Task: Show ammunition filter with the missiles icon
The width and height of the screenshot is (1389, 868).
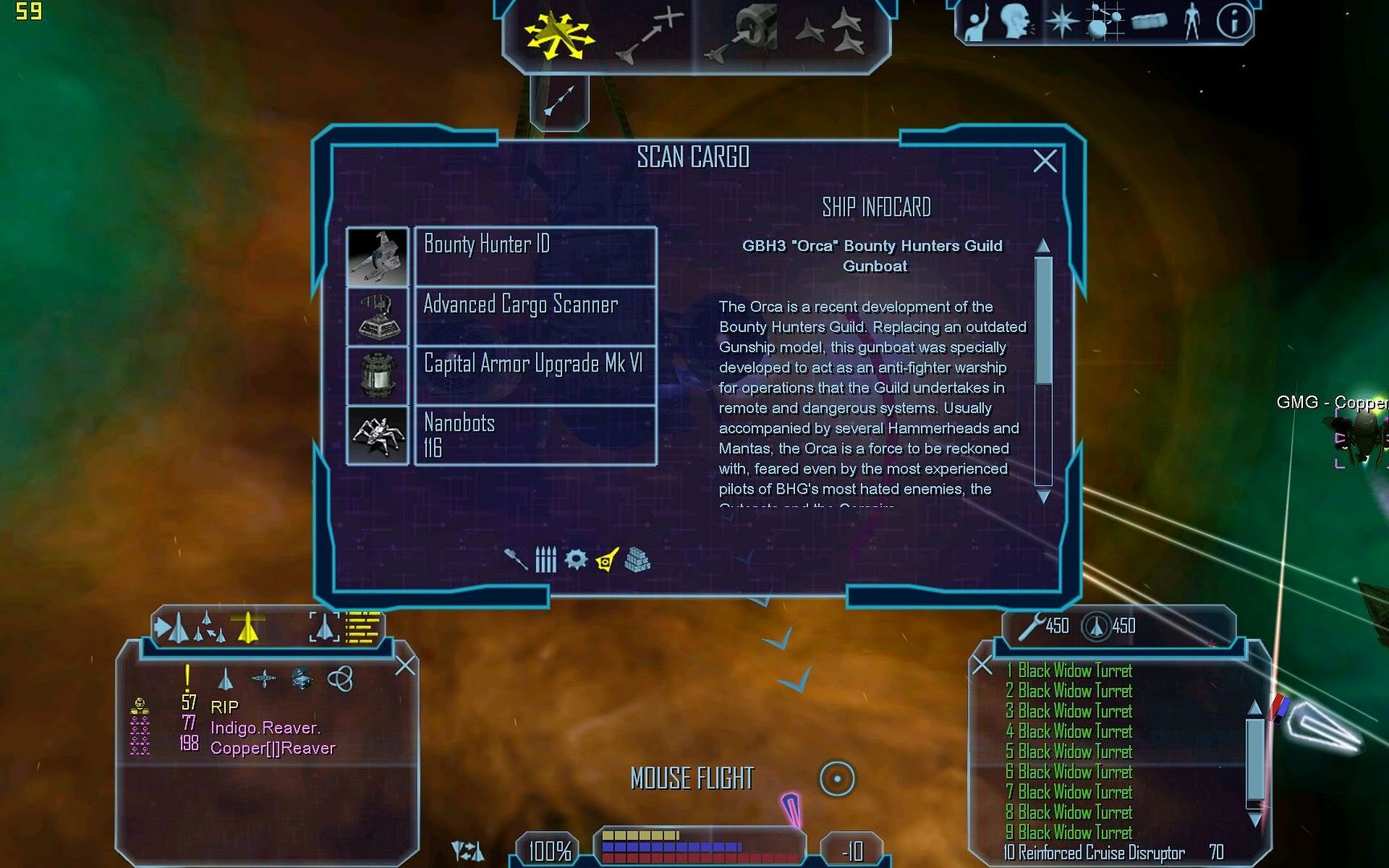Action: [x=546, y=559]
